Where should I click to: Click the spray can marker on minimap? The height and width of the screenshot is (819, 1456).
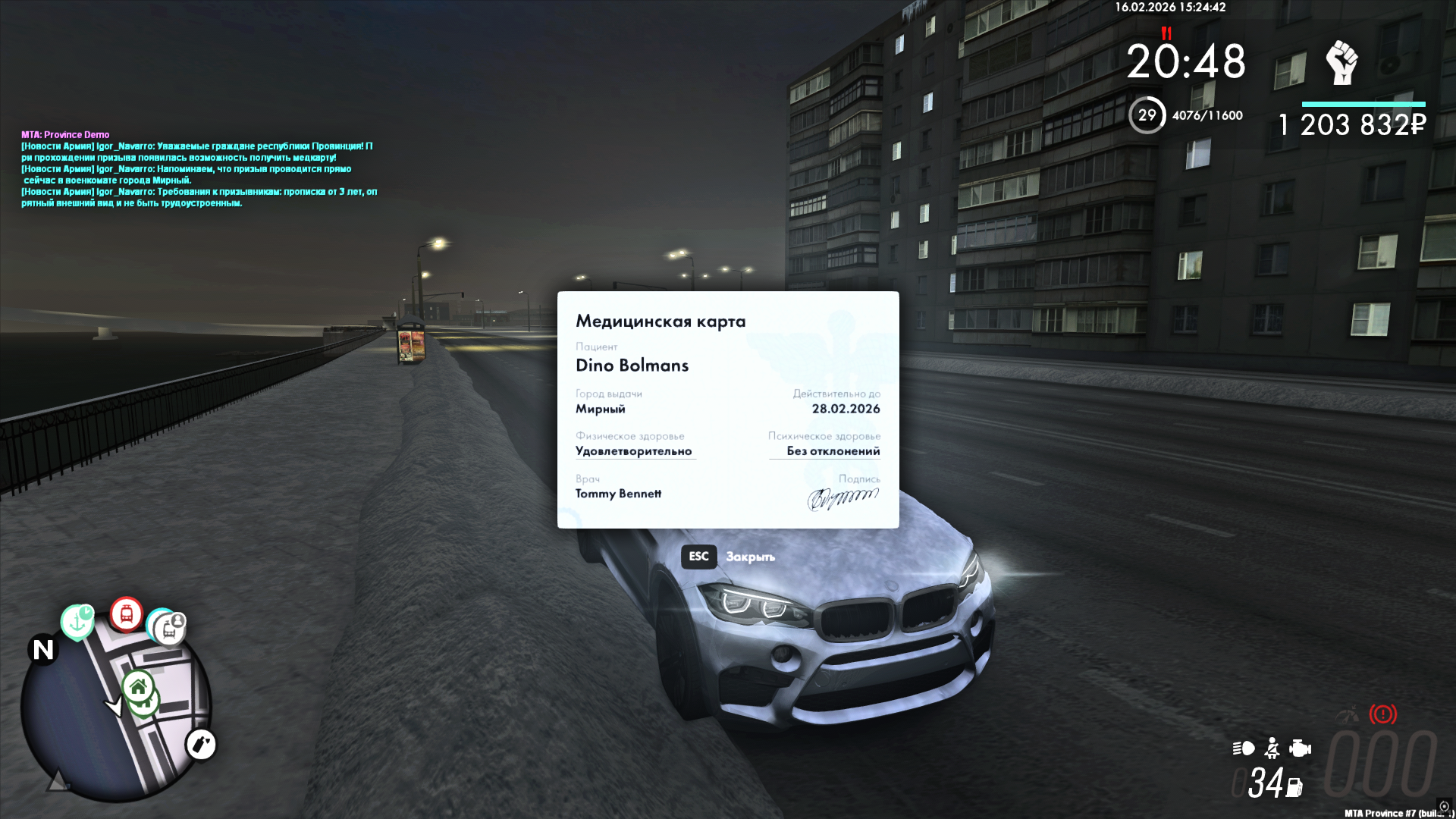pos(201,745)
